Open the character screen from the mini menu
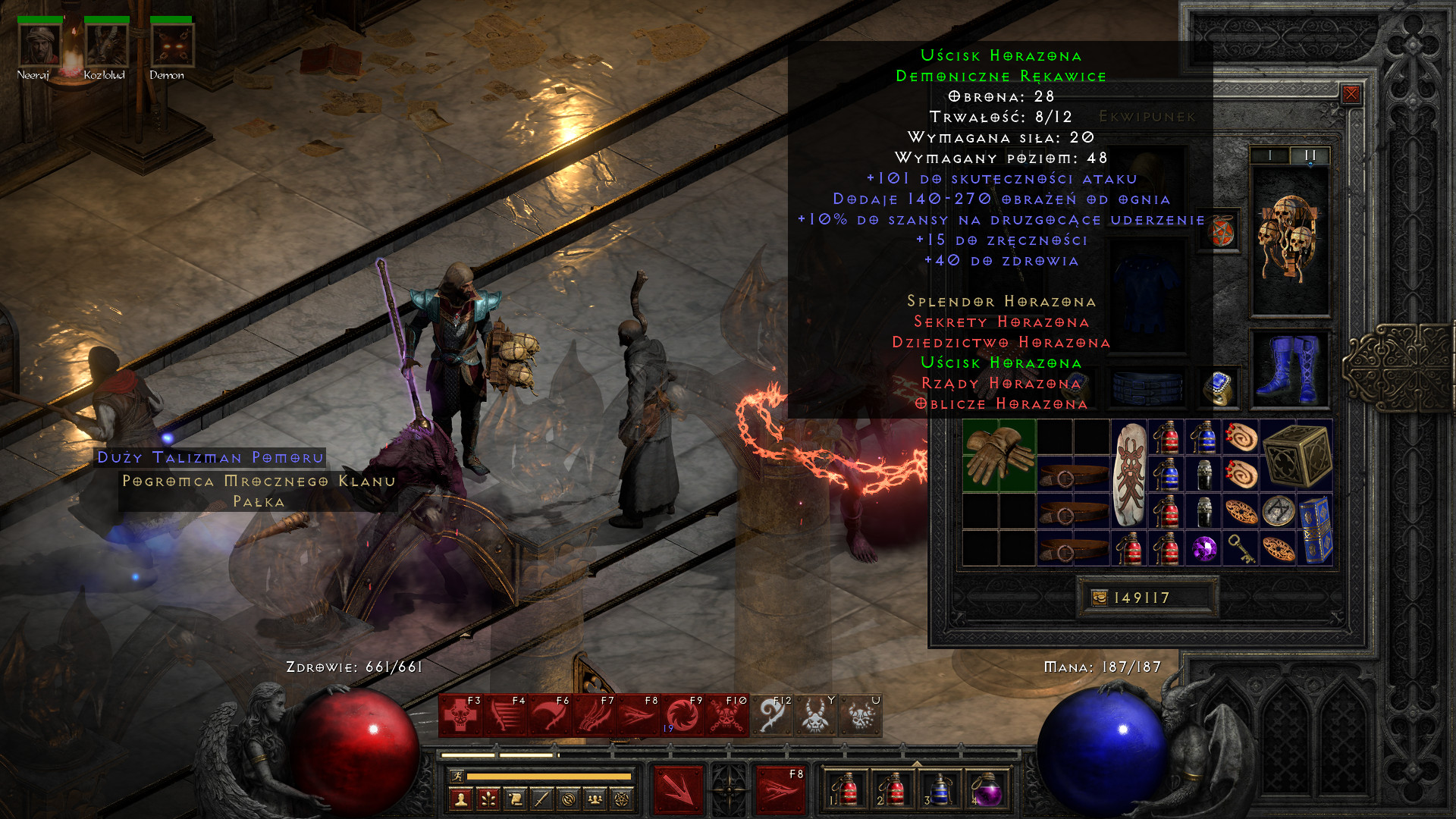This screenshot has width=1456, height=819. coord(461,799)
